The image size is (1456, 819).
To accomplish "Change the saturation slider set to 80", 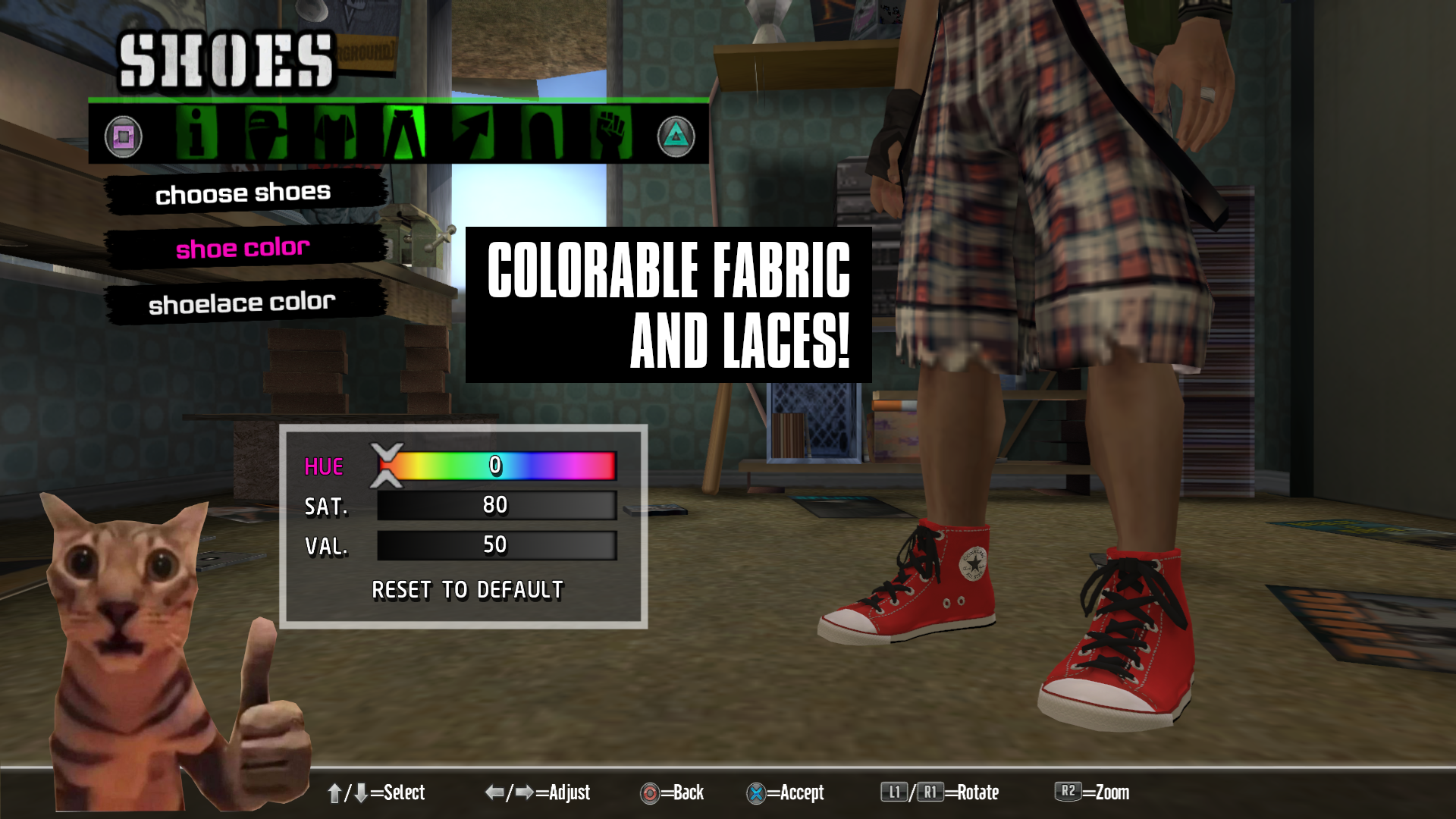I will [x=496, y=505].
